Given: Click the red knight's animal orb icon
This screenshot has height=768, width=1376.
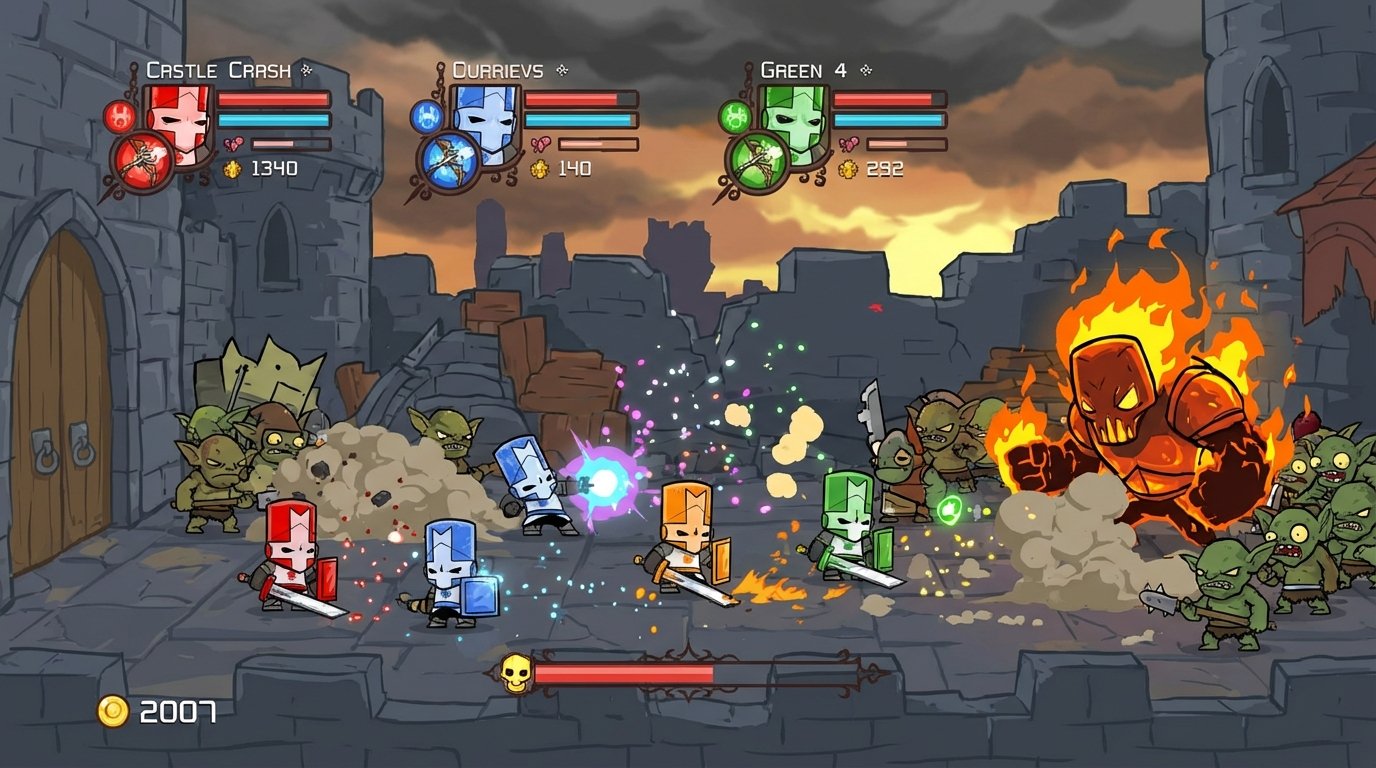Looking at the screenshot, I should pos(120,115).
